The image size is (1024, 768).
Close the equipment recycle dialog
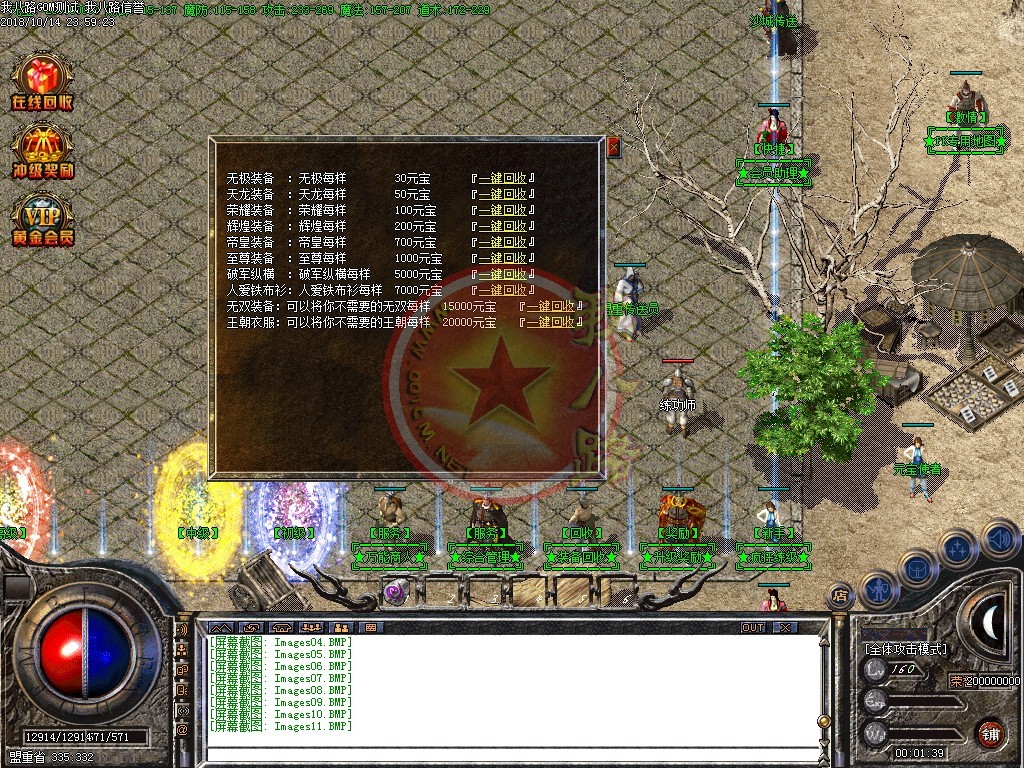click(x=614, y=147)
